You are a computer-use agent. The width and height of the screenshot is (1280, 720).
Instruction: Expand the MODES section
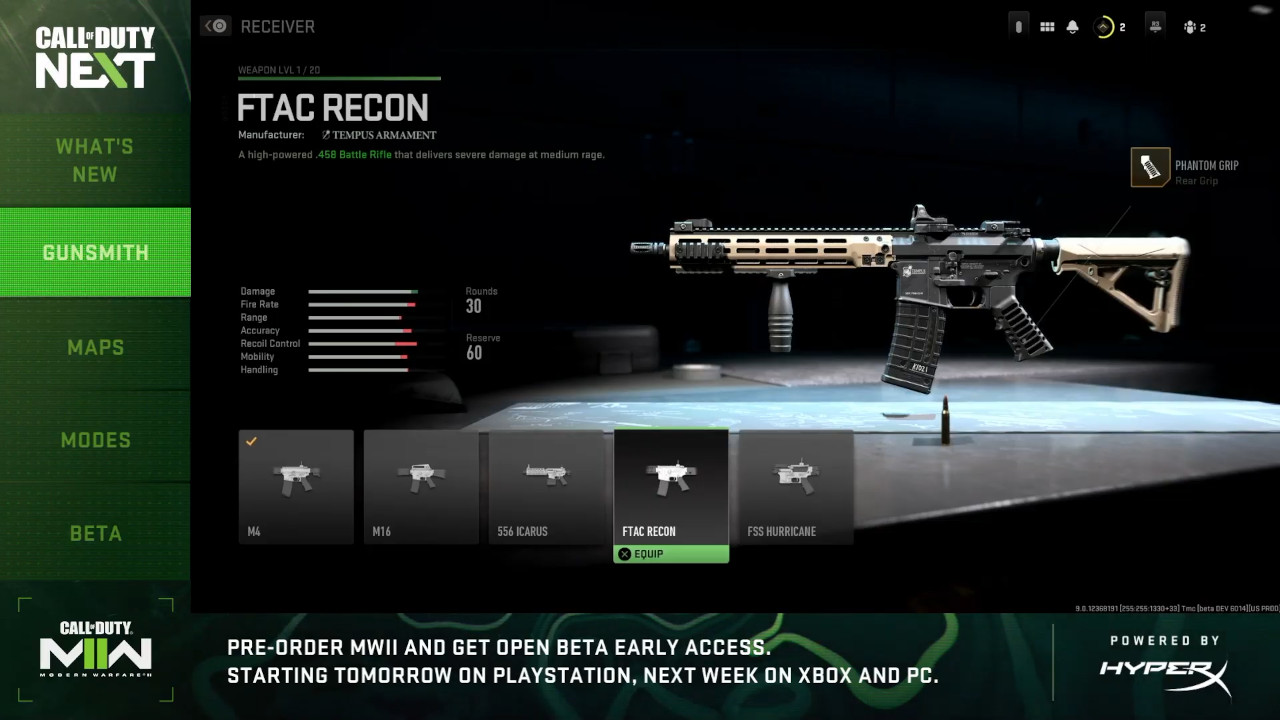point(95,439)
